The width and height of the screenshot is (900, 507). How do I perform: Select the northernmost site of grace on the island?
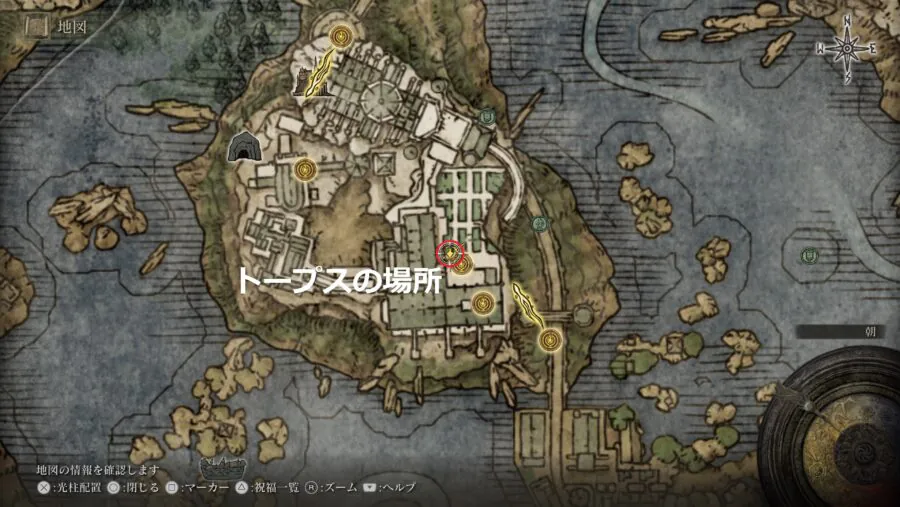(x=342, y=38)
